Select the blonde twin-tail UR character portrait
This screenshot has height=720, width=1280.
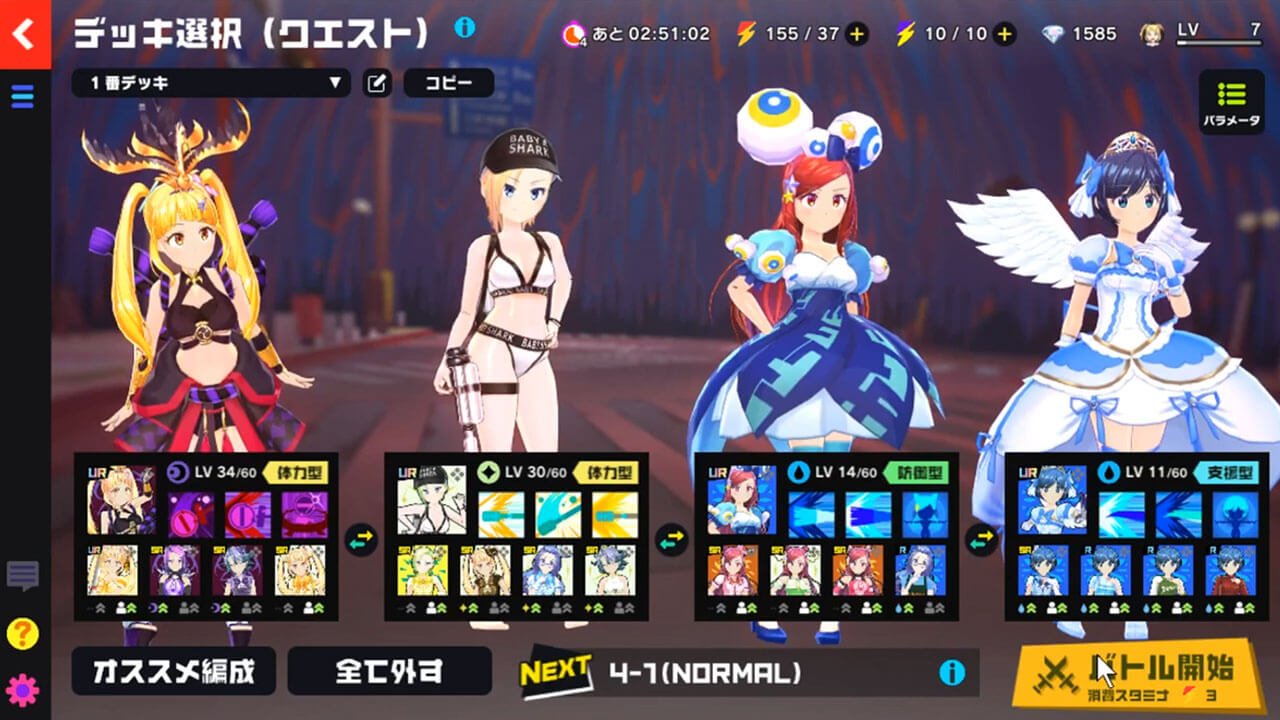pyautogui.click(x=121, y=500)
